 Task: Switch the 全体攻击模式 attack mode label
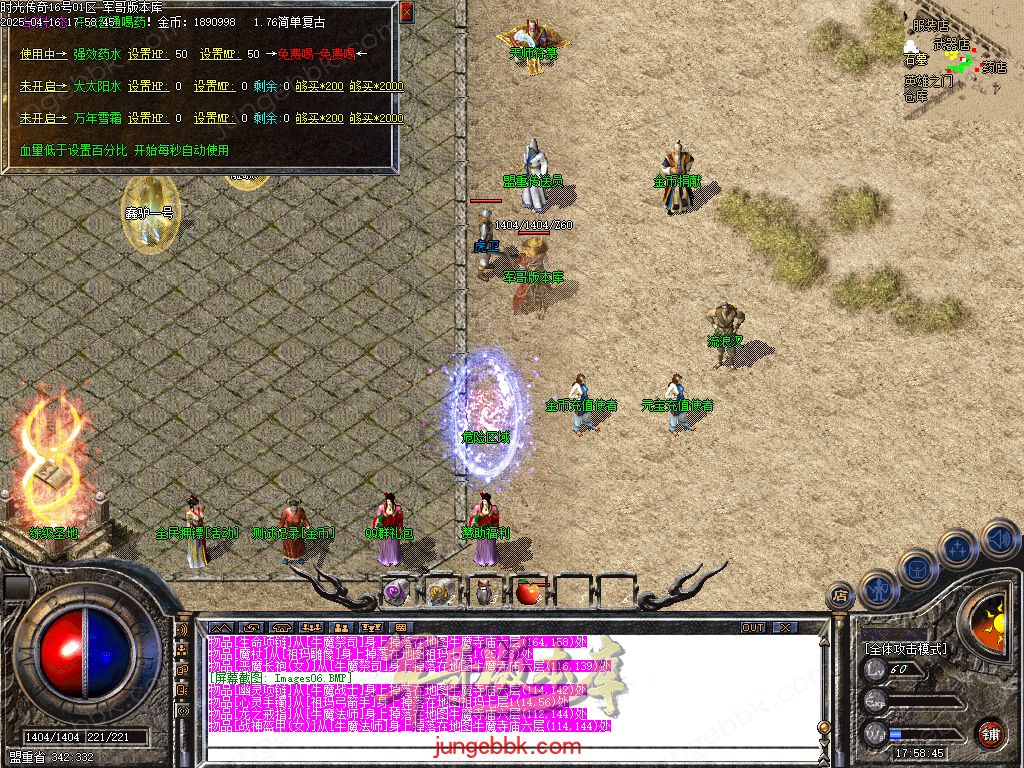click(x=906, y=649)
